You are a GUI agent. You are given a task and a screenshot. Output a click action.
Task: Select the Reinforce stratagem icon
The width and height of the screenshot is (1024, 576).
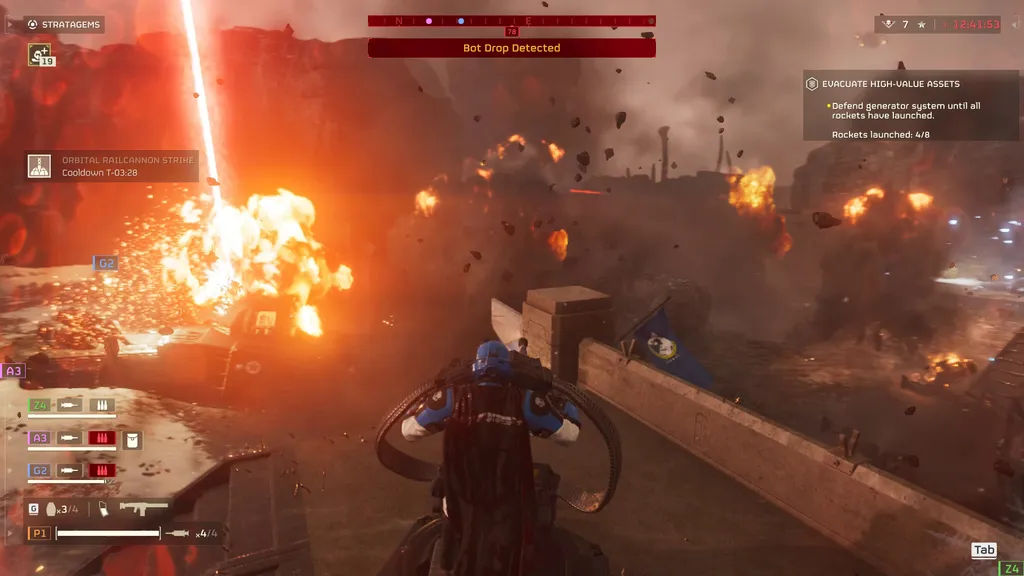(x=40, y=55)
